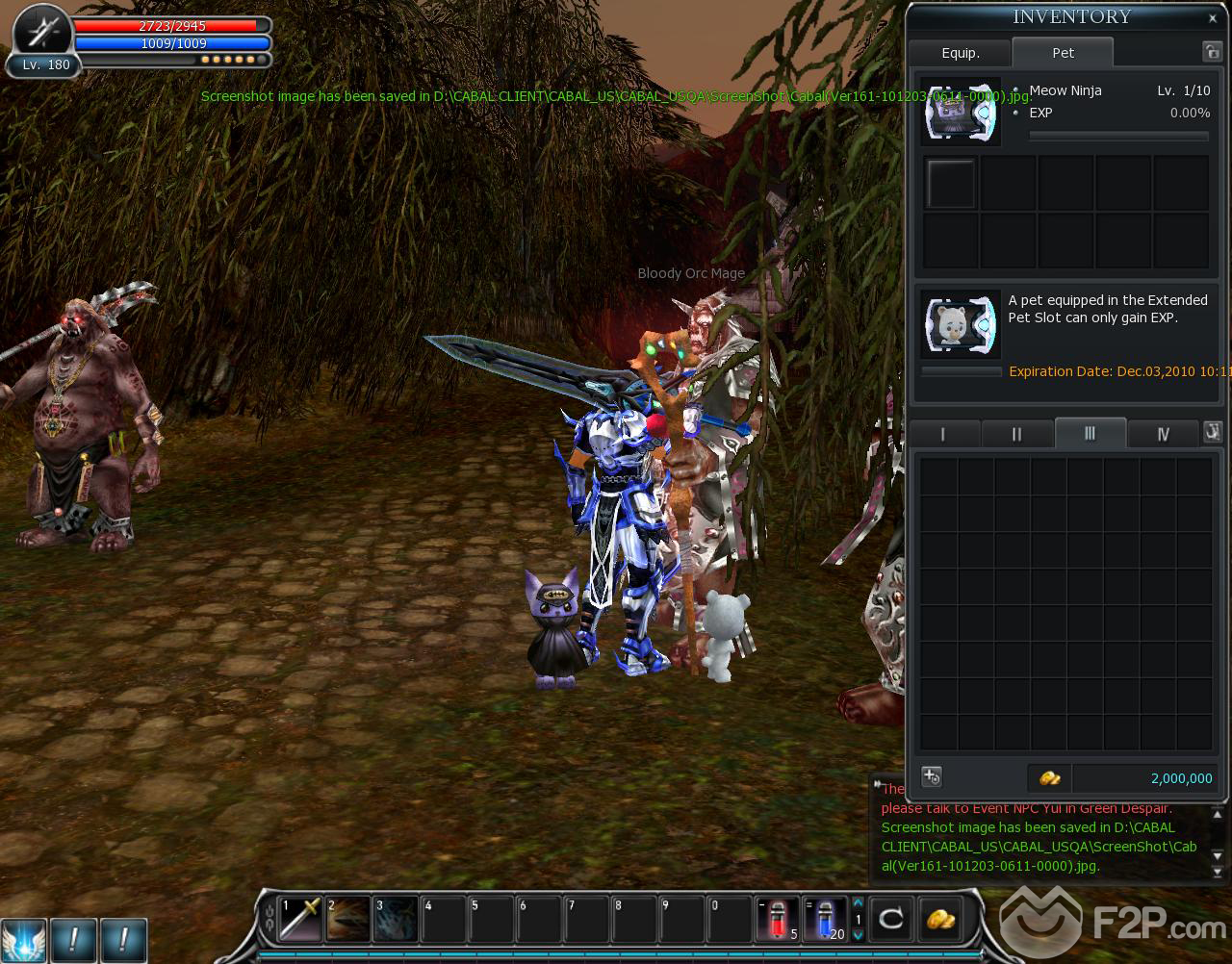This screenshot has height=964, width=1232.
Task: Switch to the Equip. tab
Action: tap(960, 53)
